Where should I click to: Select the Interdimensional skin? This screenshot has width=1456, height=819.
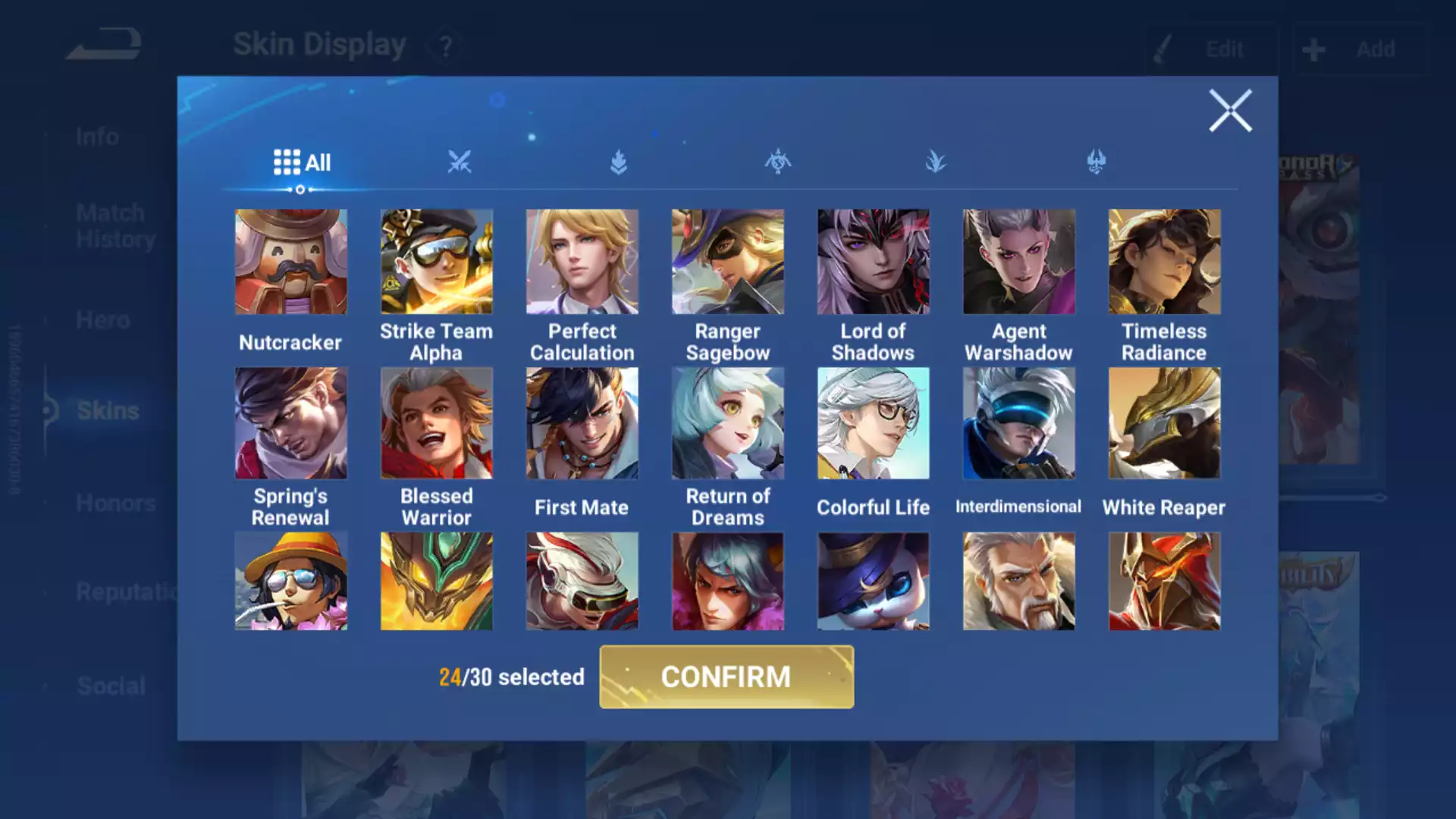tap(1019, 423)
